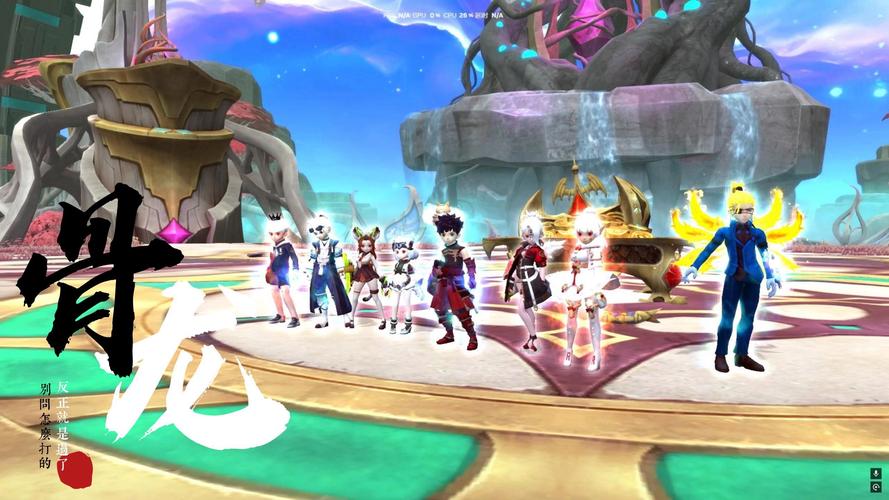Toggle the microphone overlay icon

coord(876,473)
